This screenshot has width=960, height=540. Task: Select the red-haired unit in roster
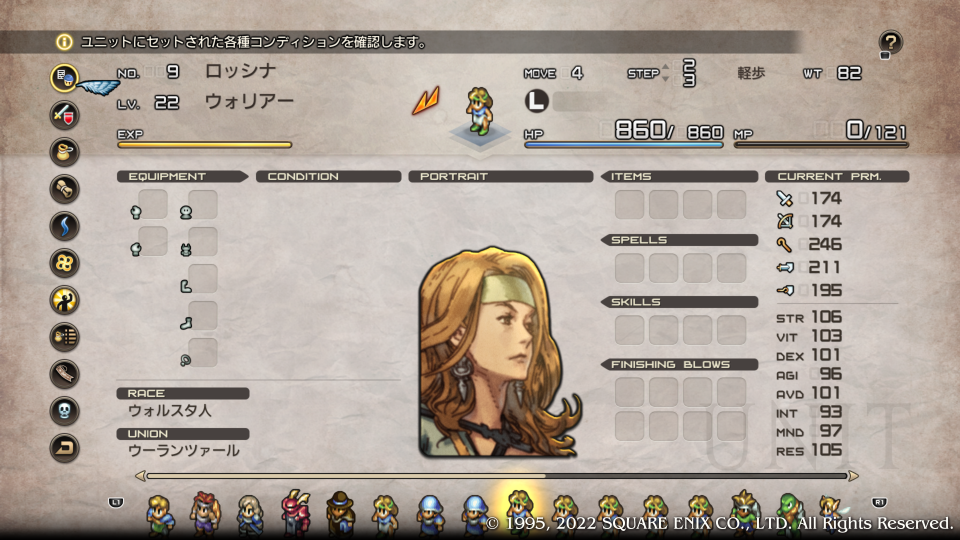(204, 512)
